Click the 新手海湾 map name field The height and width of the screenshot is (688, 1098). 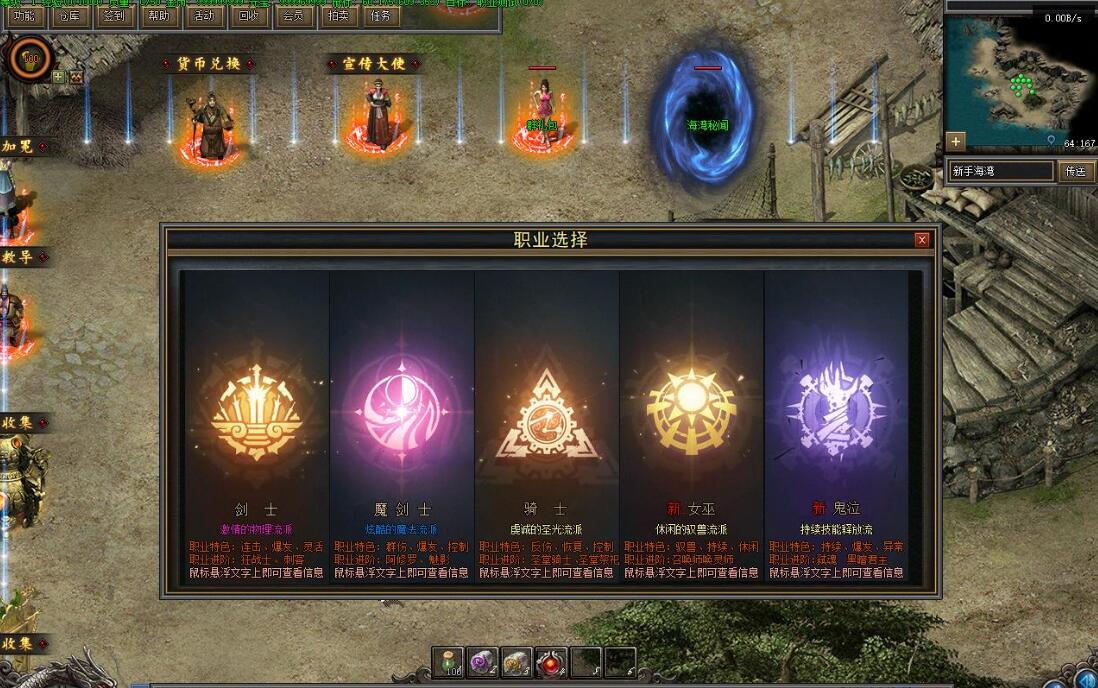pyautogui.click(x=999, y=171)
